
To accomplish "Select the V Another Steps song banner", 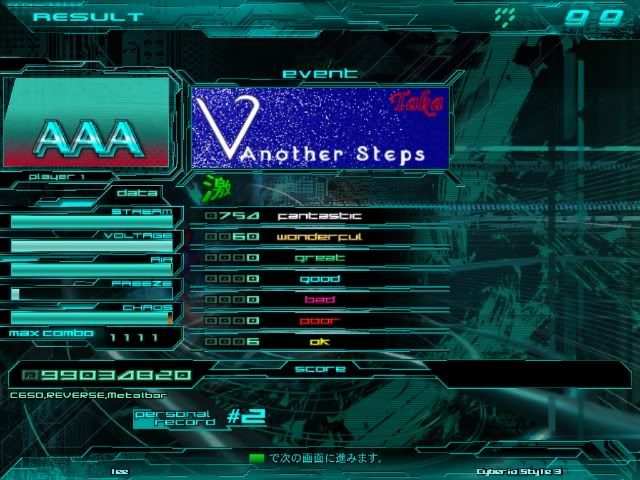I will pyautogui.click(x=320, y=127).
